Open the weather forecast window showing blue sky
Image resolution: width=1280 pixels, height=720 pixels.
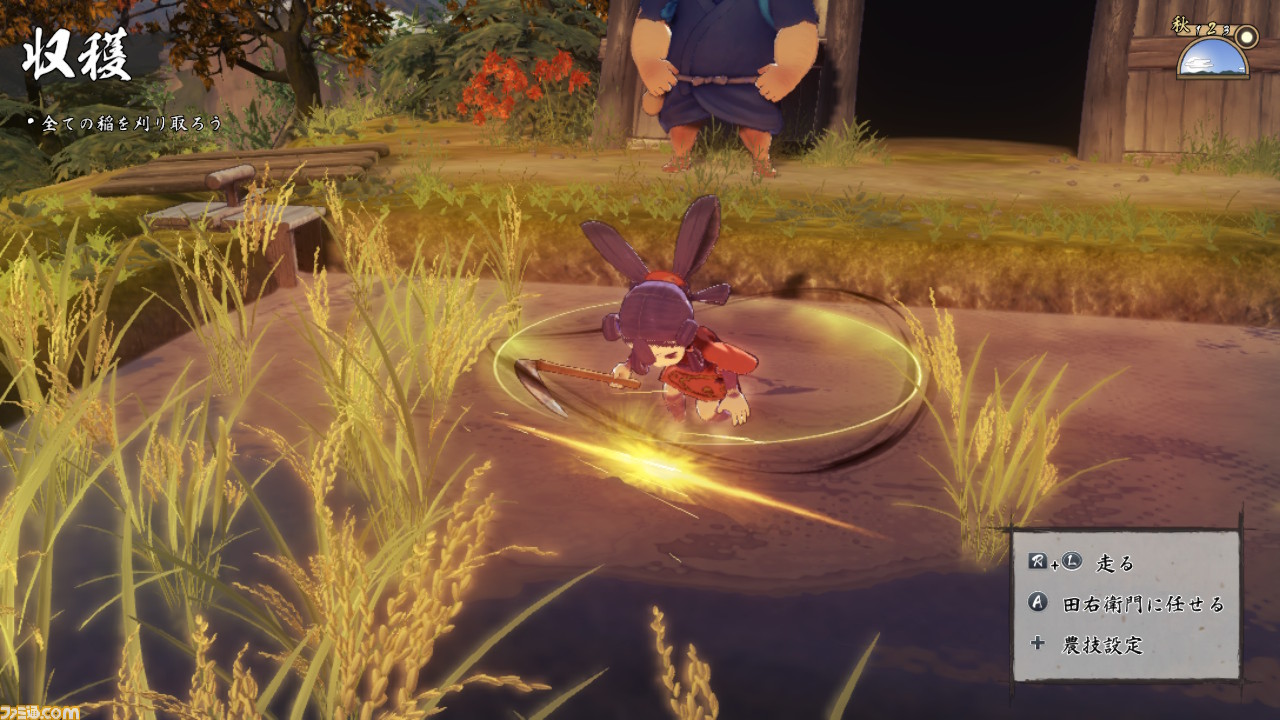click(1212, 60)
